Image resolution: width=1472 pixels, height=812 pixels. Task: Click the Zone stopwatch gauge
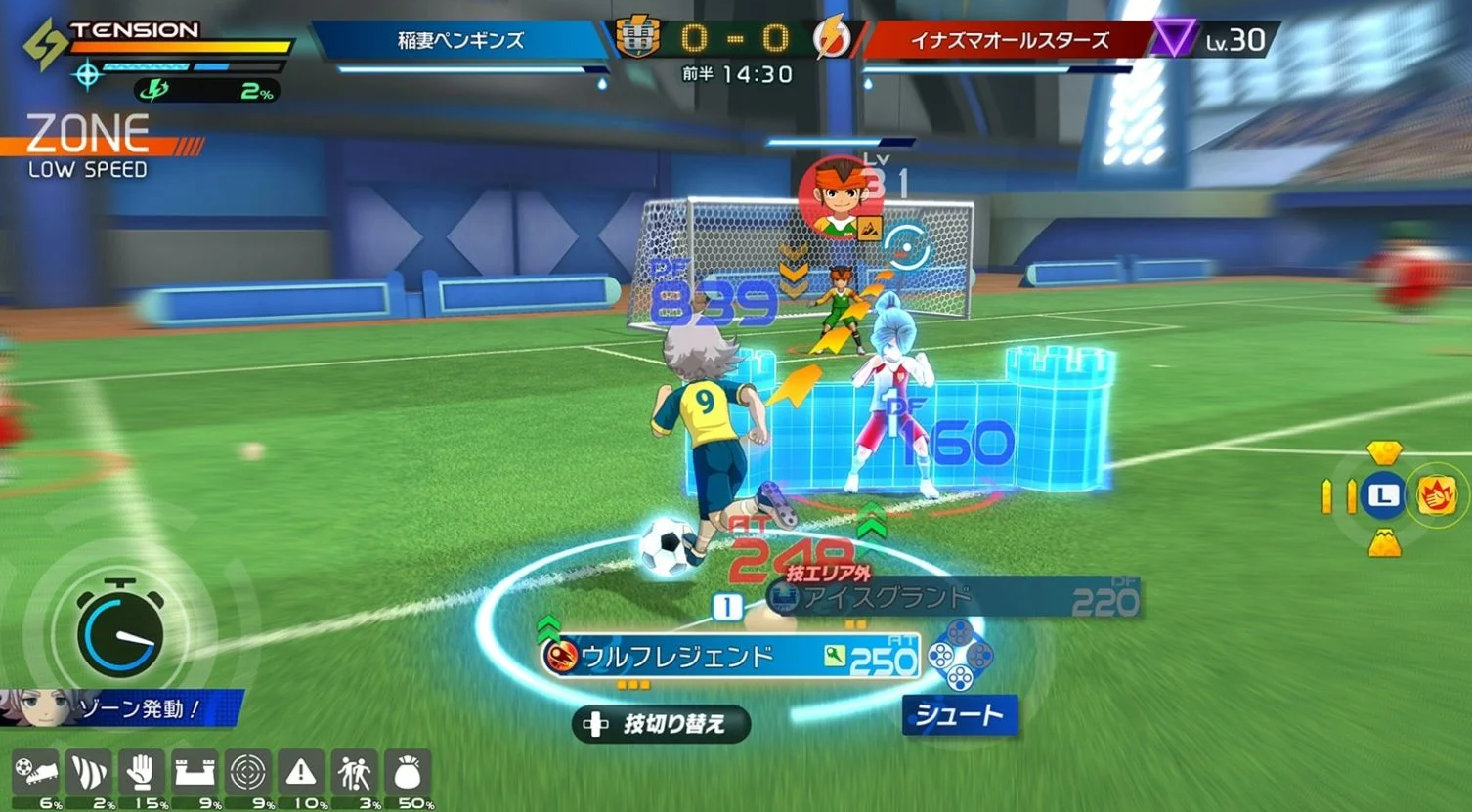119,632
